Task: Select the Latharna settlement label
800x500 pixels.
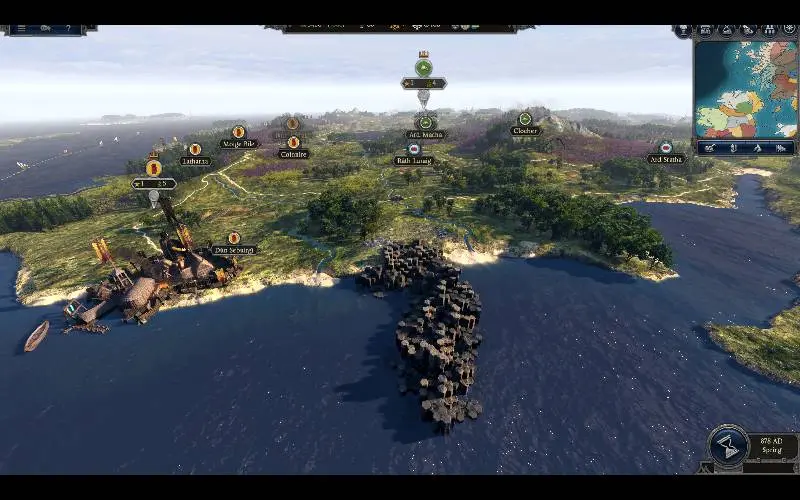Action: pyautogui.click(x=195, y=161)
